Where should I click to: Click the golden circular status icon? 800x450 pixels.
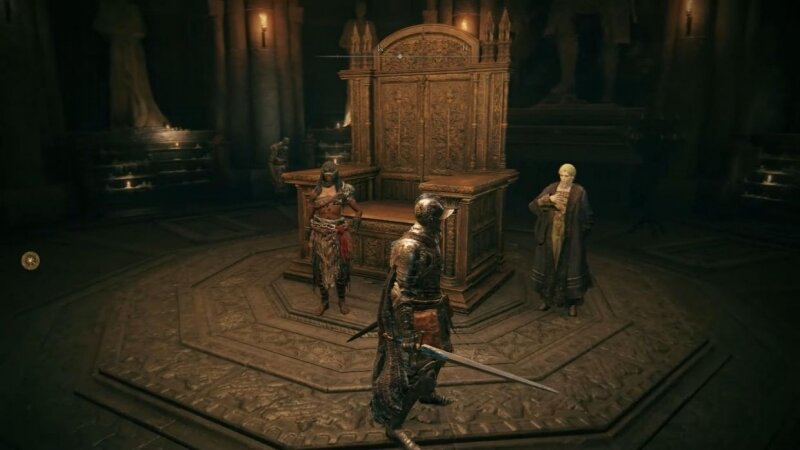click(31, 260)
